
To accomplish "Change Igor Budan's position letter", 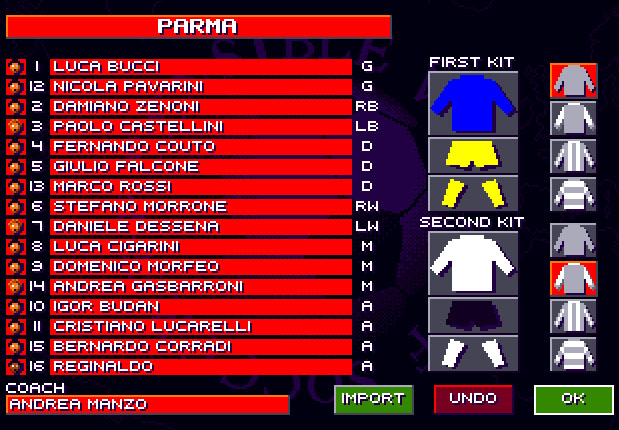I will [x=366, y=307].
